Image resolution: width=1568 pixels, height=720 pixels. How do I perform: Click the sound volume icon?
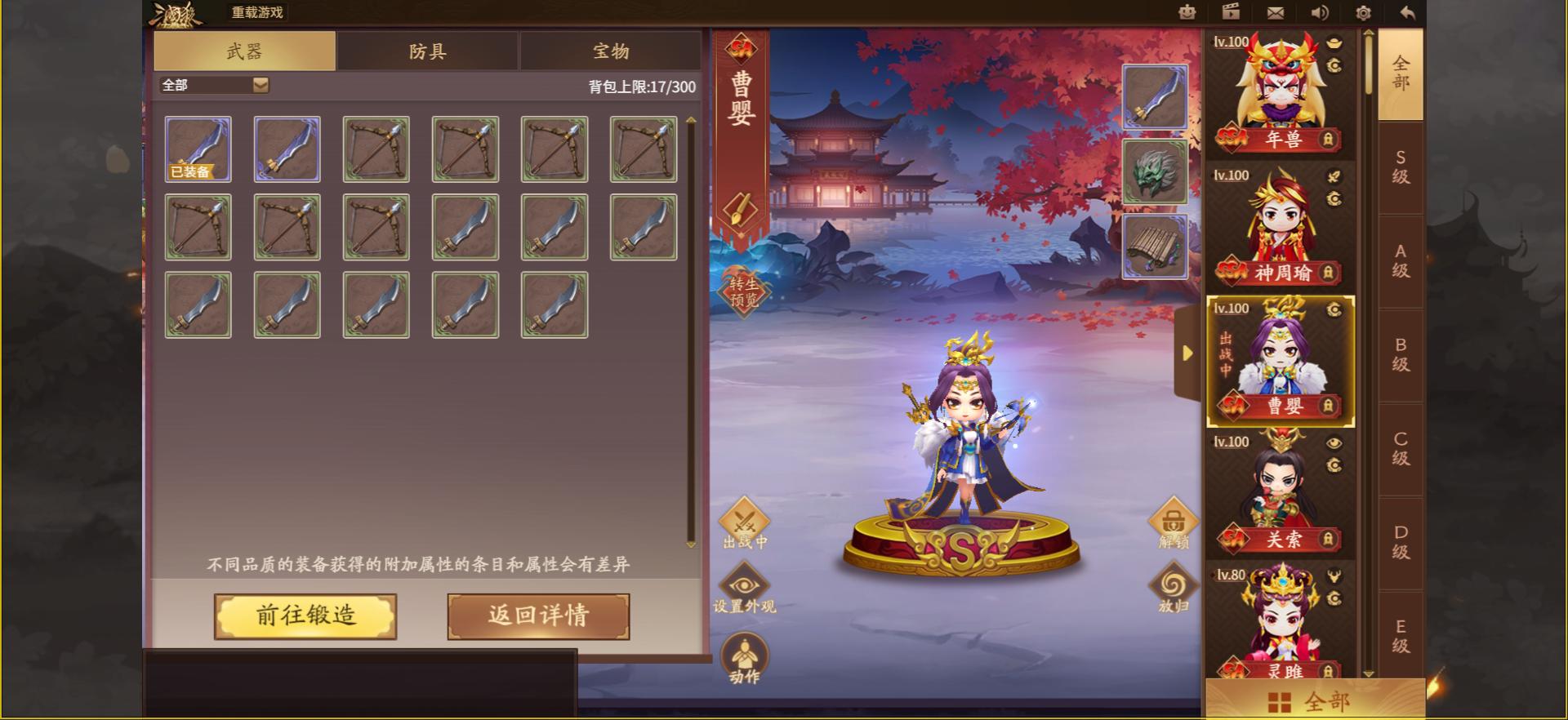(1318, 12)
